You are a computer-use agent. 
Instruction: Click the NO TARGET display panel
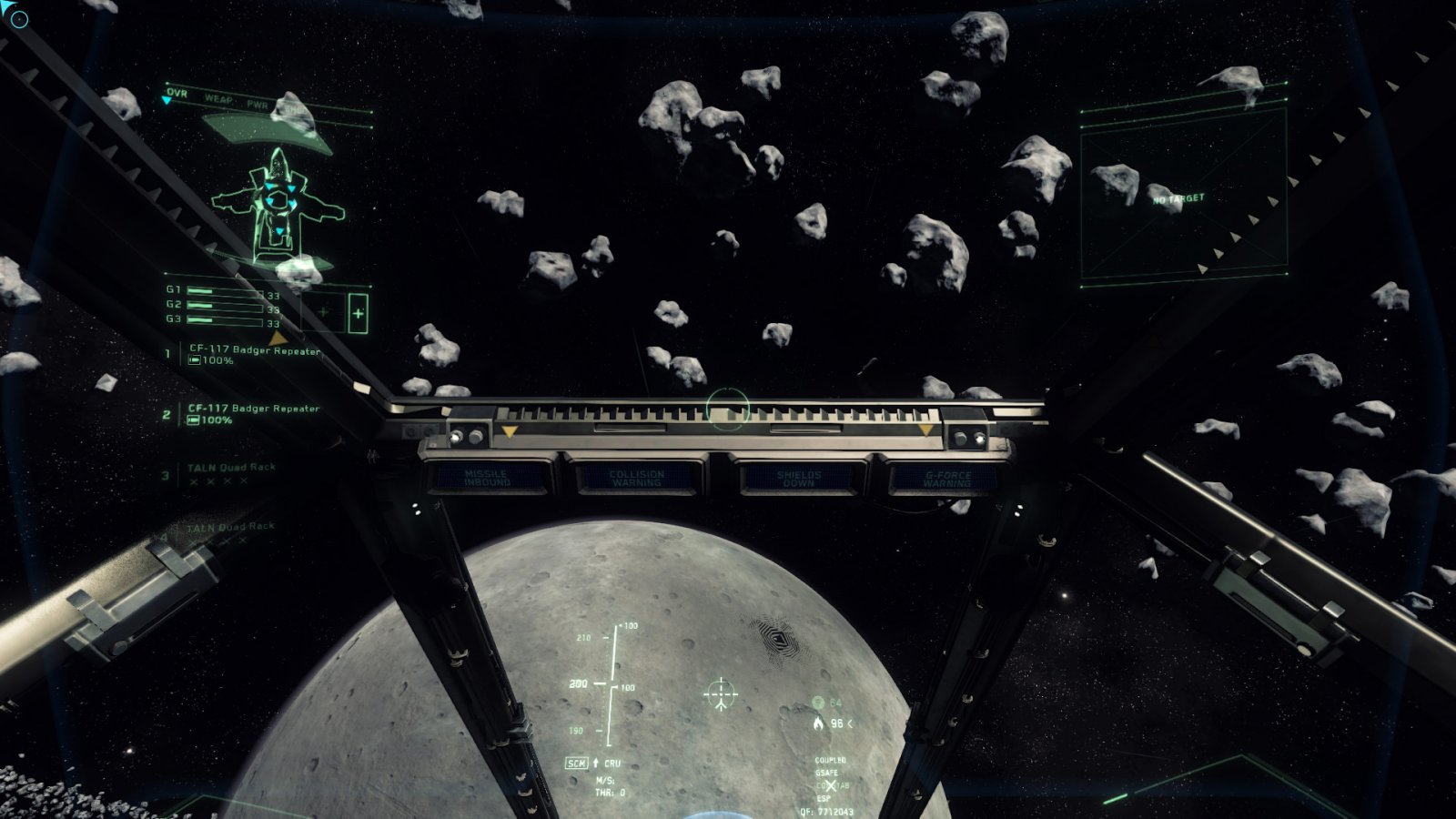click(1183, 197)
